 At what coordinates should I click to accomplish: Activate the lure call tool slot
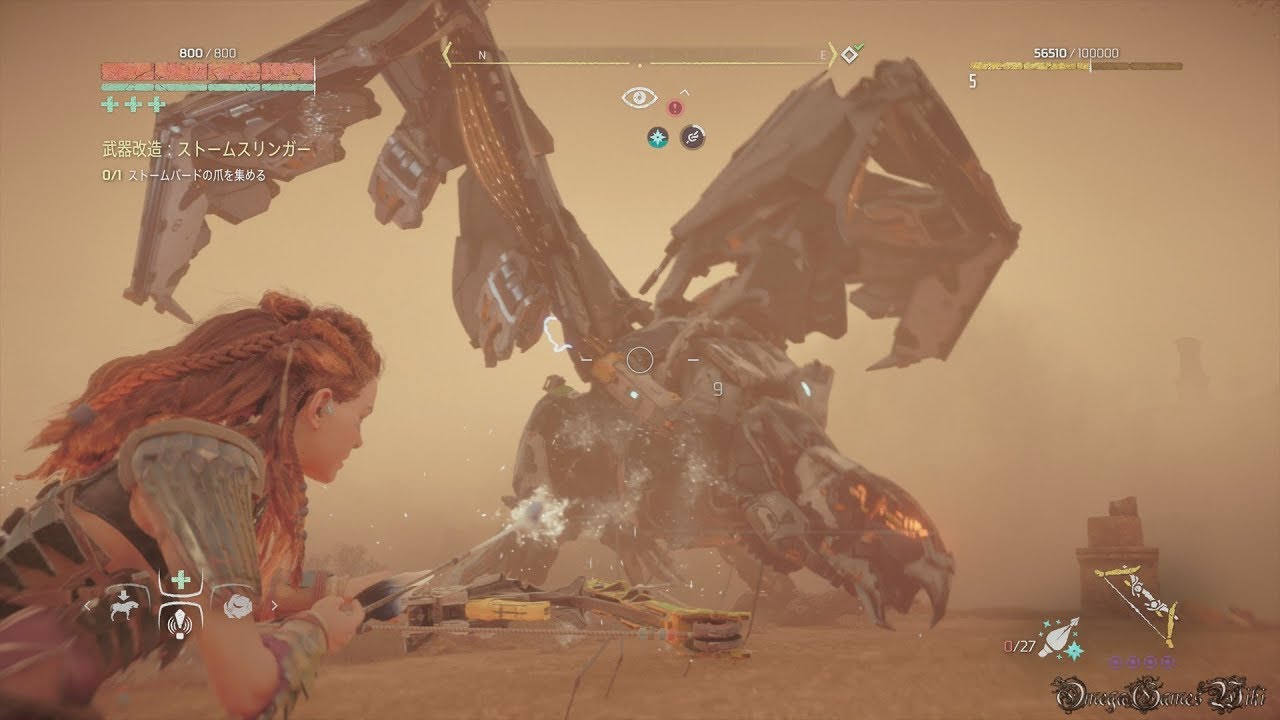[180, 620]
